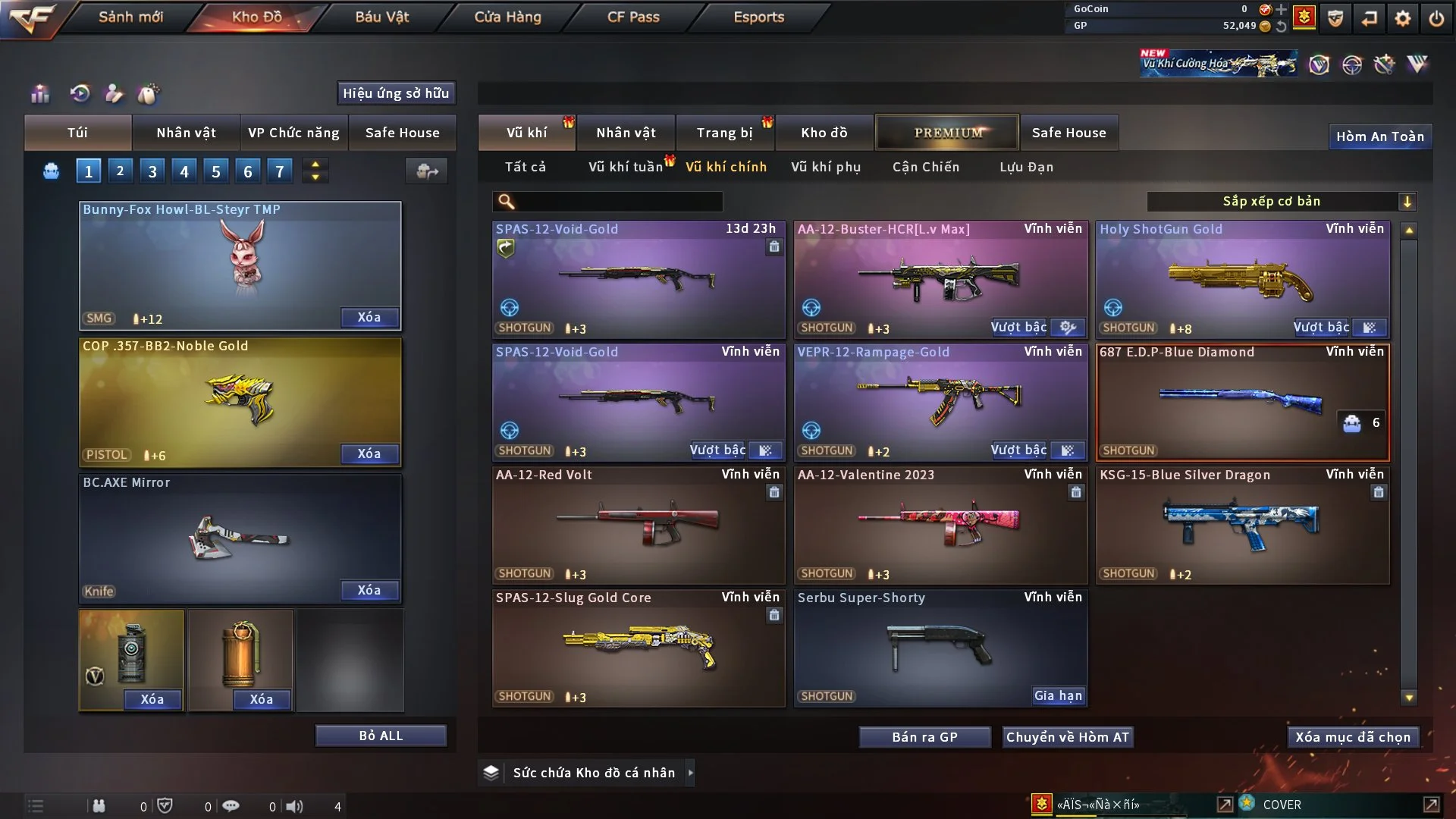Switch to the Nhân vật inventory tab
This screenshot has width=1456, height=819.
(x=626, y=133)
